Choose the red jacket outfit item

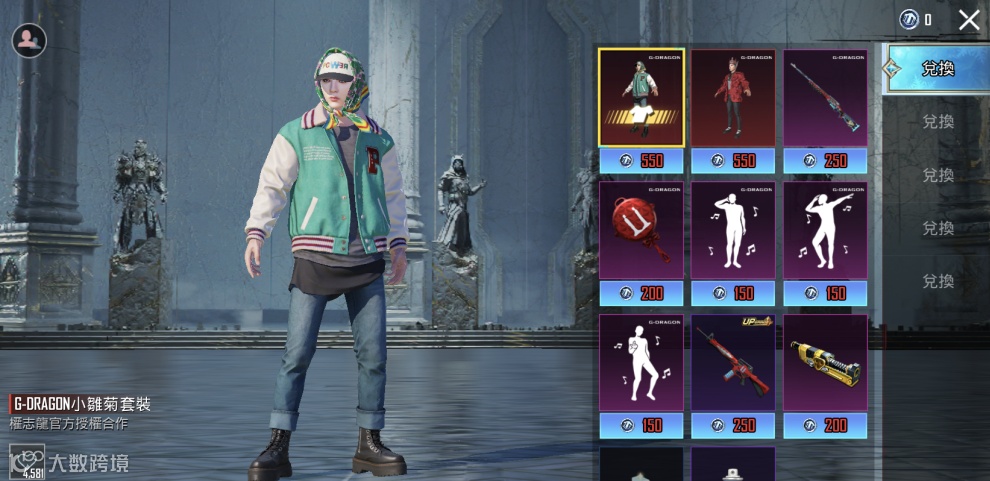click(733, 98)
